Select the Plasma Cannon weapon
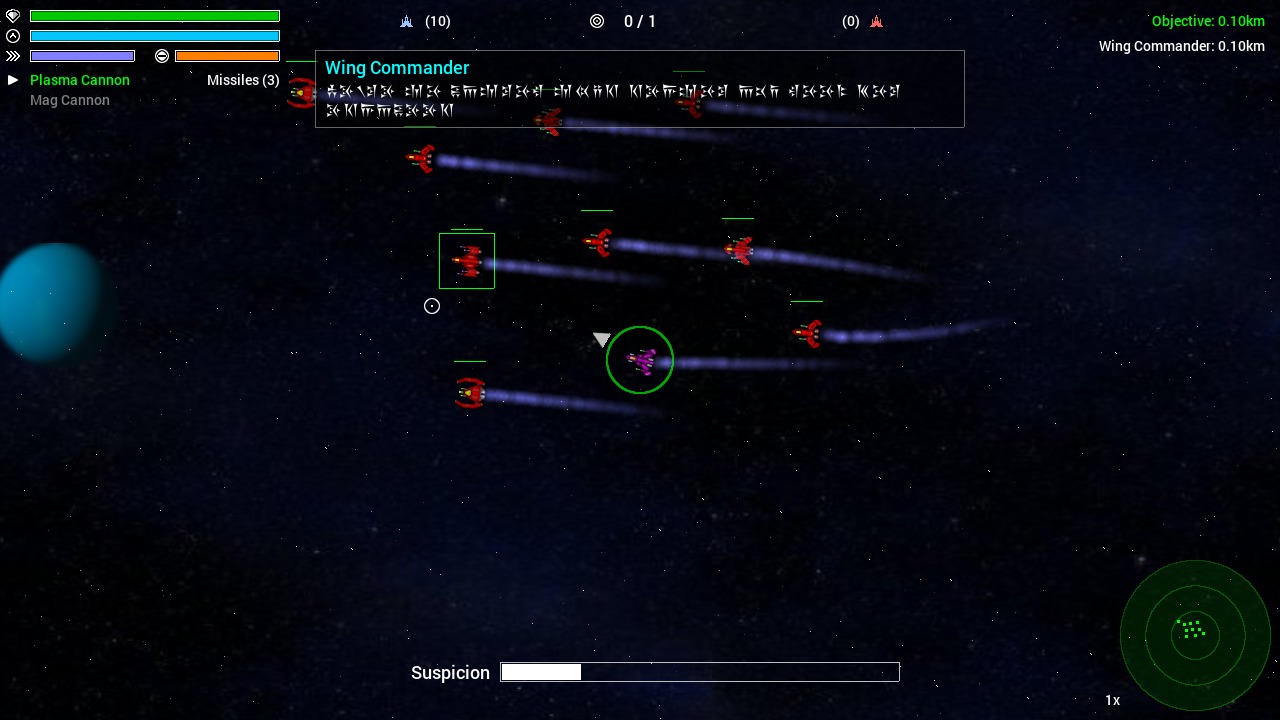 80,80
